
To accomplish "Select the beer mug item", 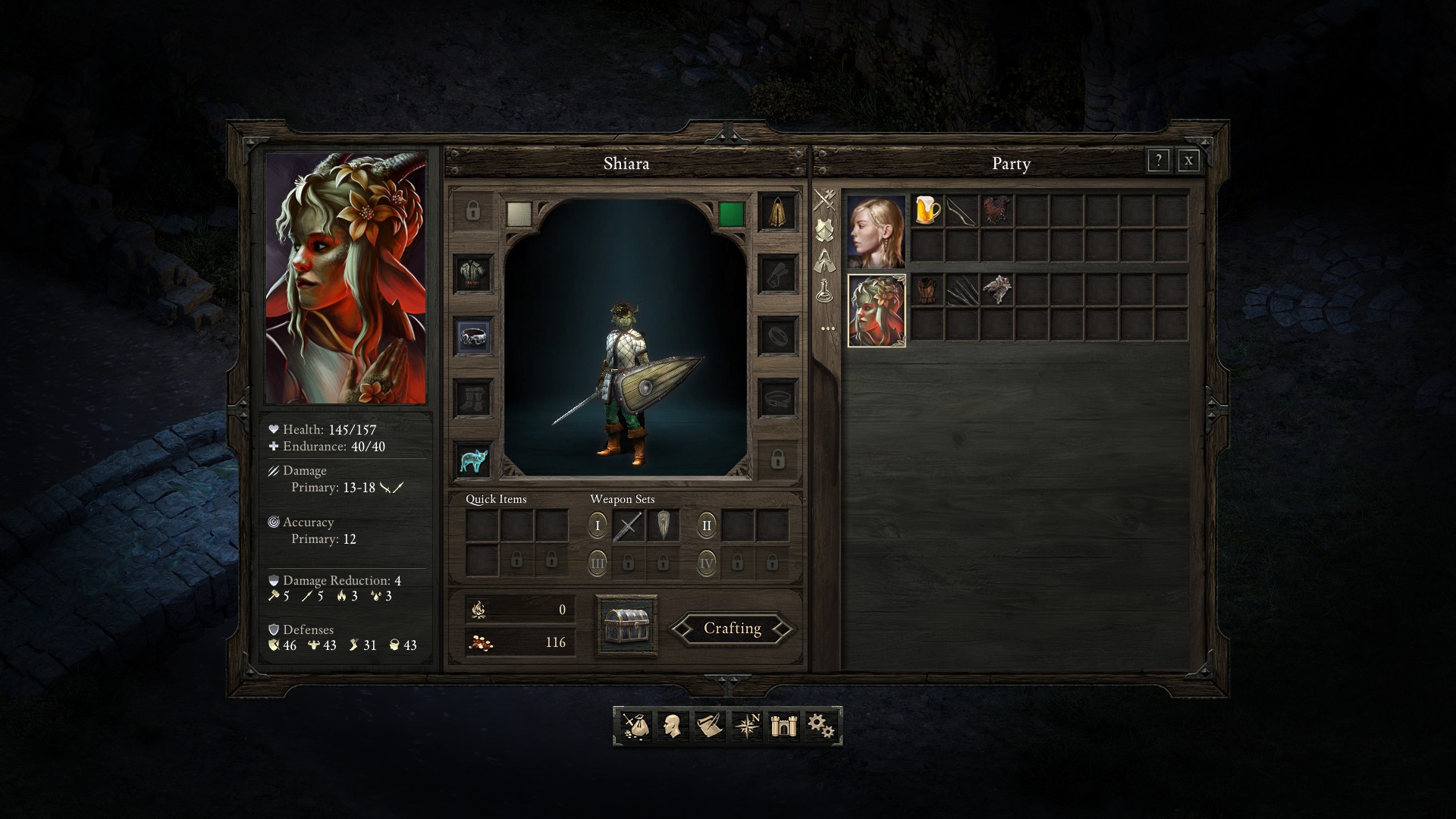I will pos(927,210).
